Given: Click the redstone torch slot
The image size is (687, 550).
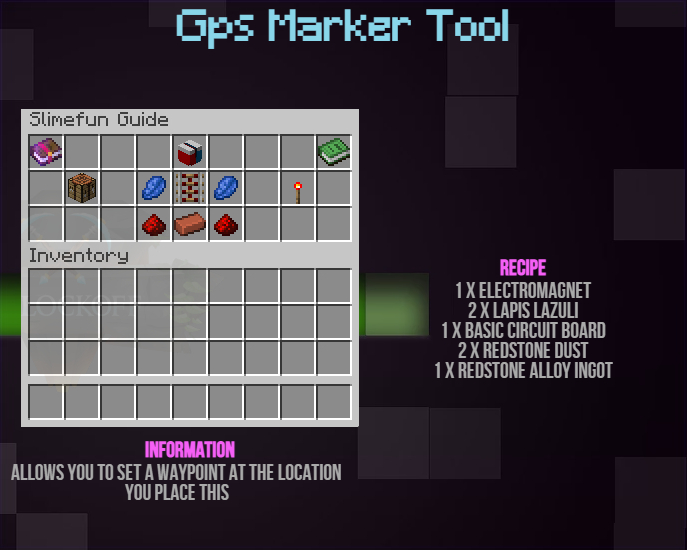Looking at the screenshot, I should (x=298, y=188).
